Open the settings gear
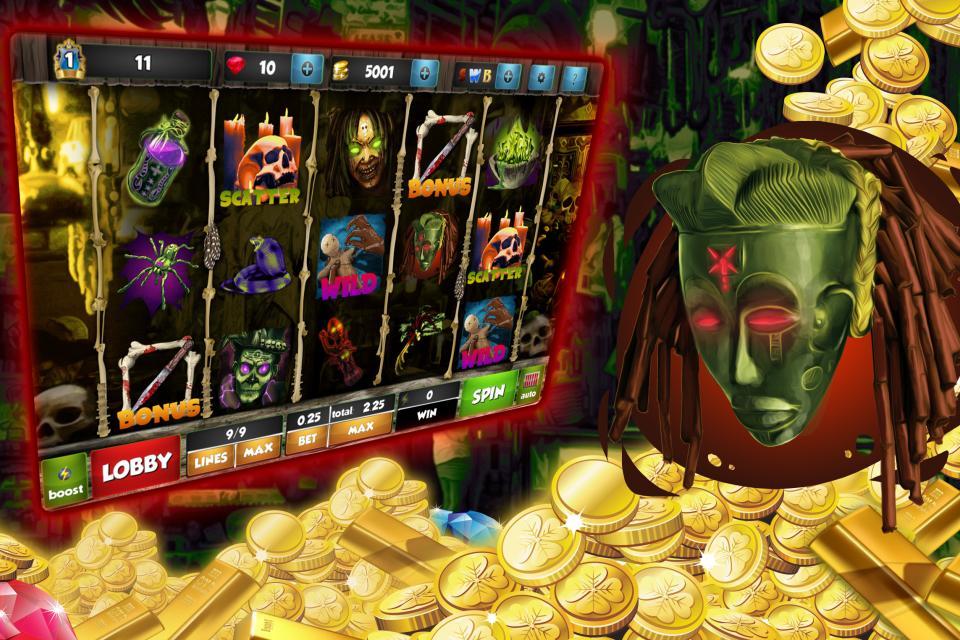Viewport: 960px width, 640px height. click(544, 76)
